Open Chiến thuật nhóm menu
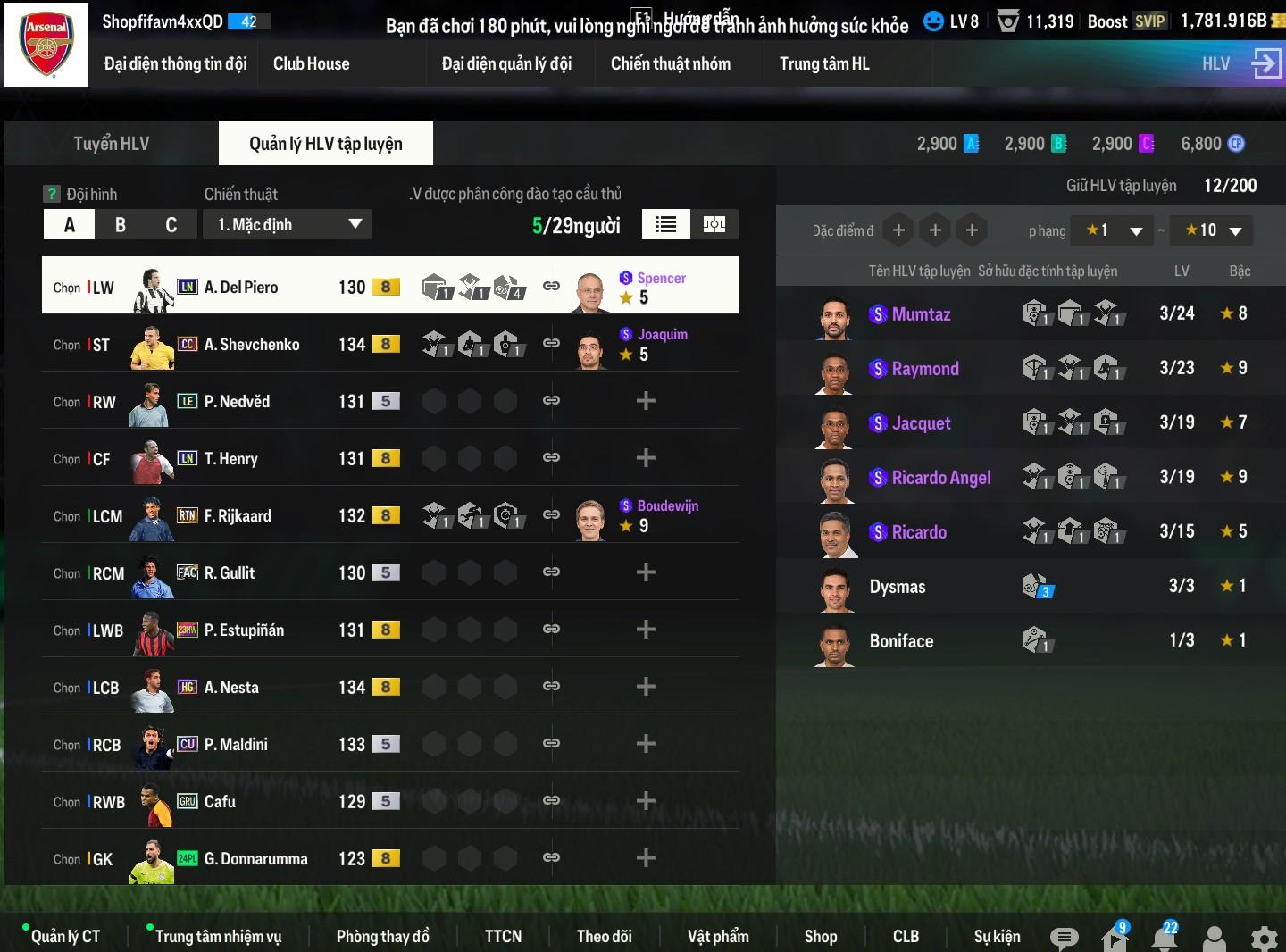The image size is (1286, 952). 670,63
